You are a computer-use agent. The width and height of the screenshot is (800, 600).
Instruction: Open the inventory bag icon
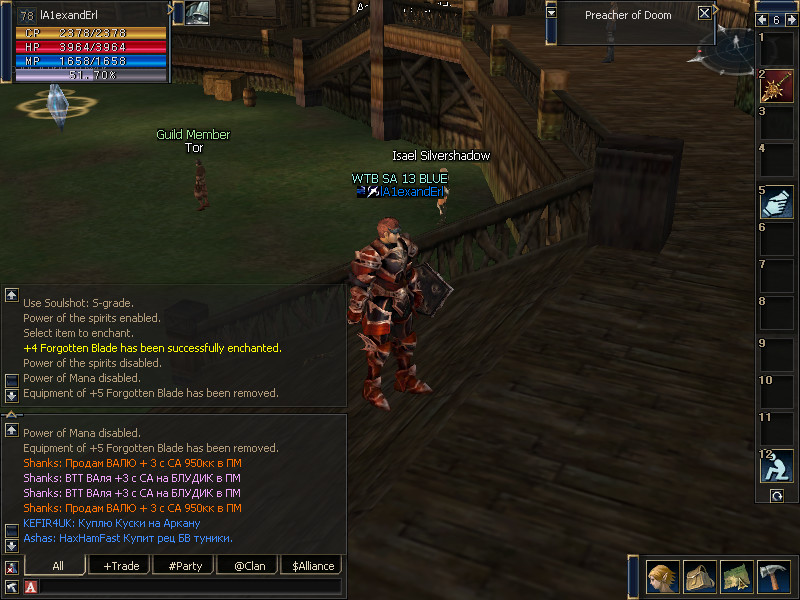point(700,577)
